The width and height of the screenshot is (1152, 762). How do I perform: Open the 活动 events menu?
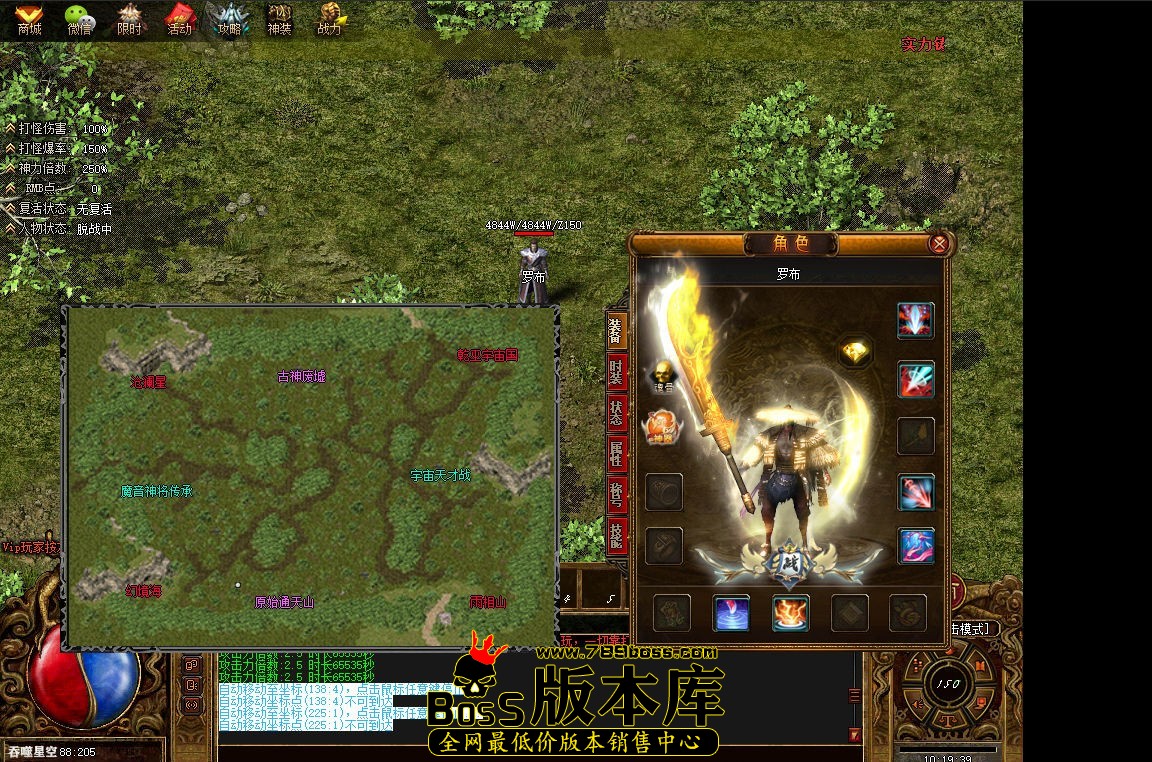click(x=179, y=18)
